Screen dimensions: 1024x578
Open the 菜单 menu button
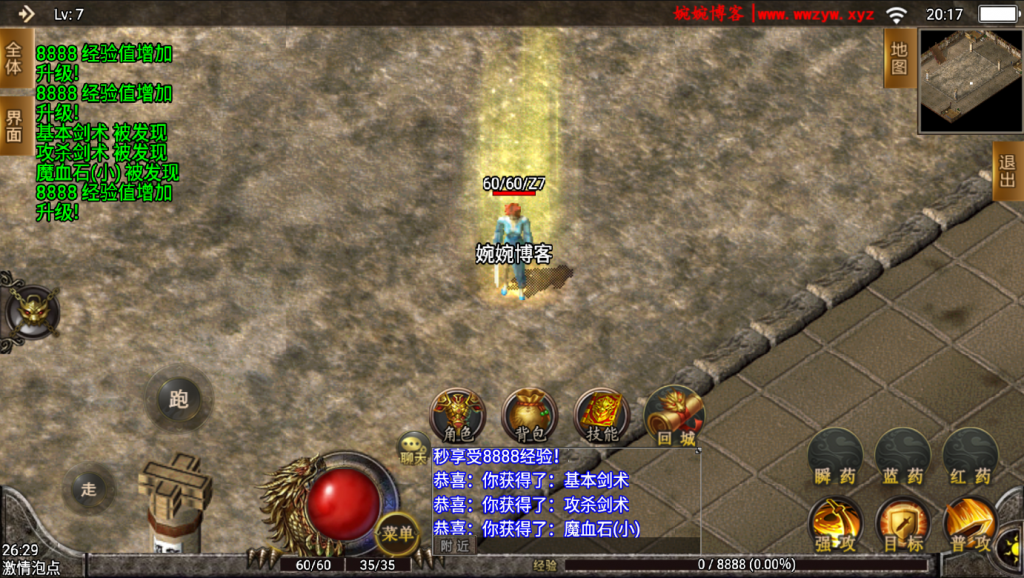coord(397,534)
